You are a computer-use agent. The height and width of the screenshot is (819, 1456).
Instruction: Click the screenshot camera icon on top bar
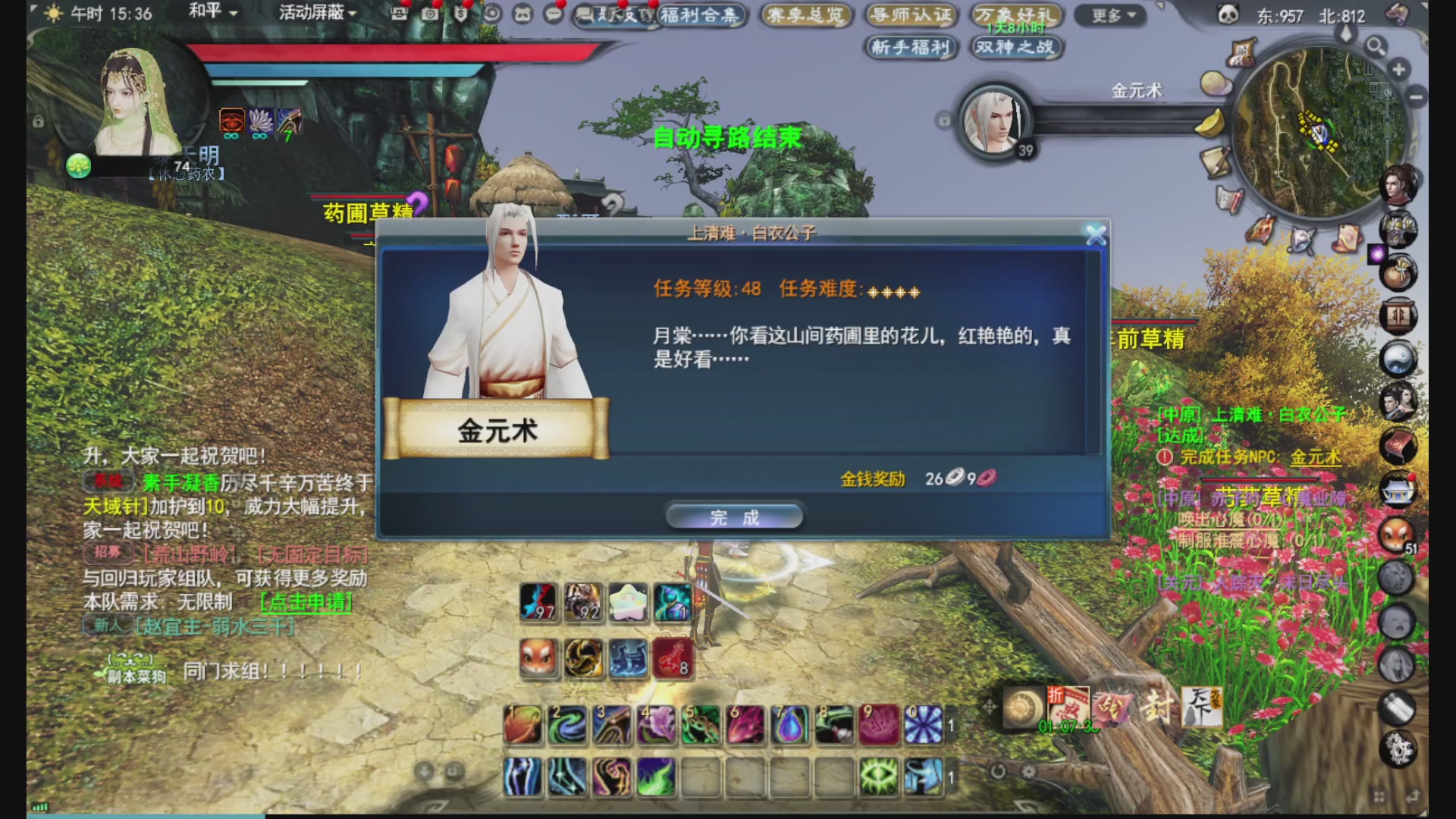pyautogui.click(x=430, y=13)
